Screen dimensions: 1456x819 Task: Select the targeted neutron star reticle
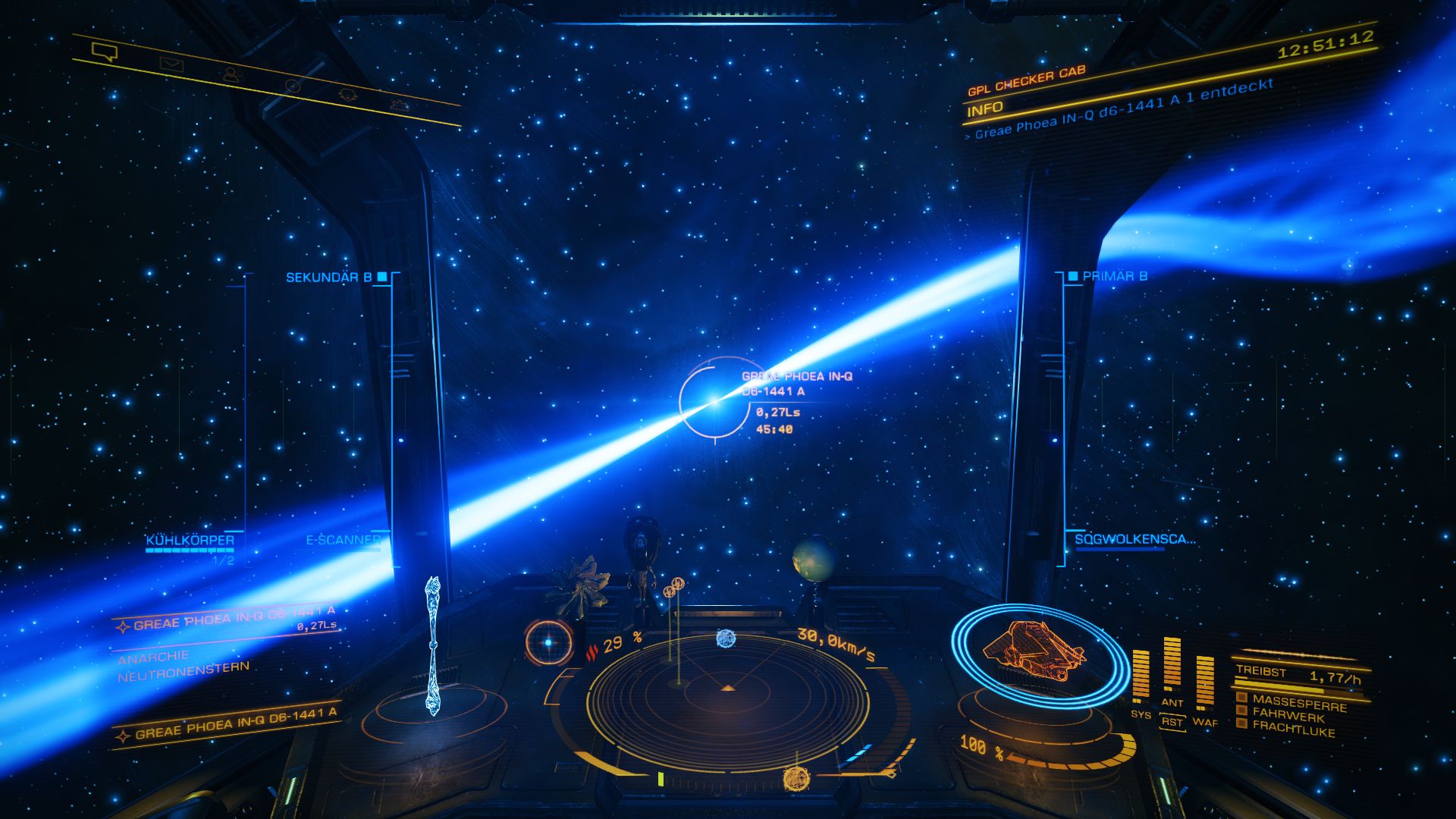tap(714, 401)
